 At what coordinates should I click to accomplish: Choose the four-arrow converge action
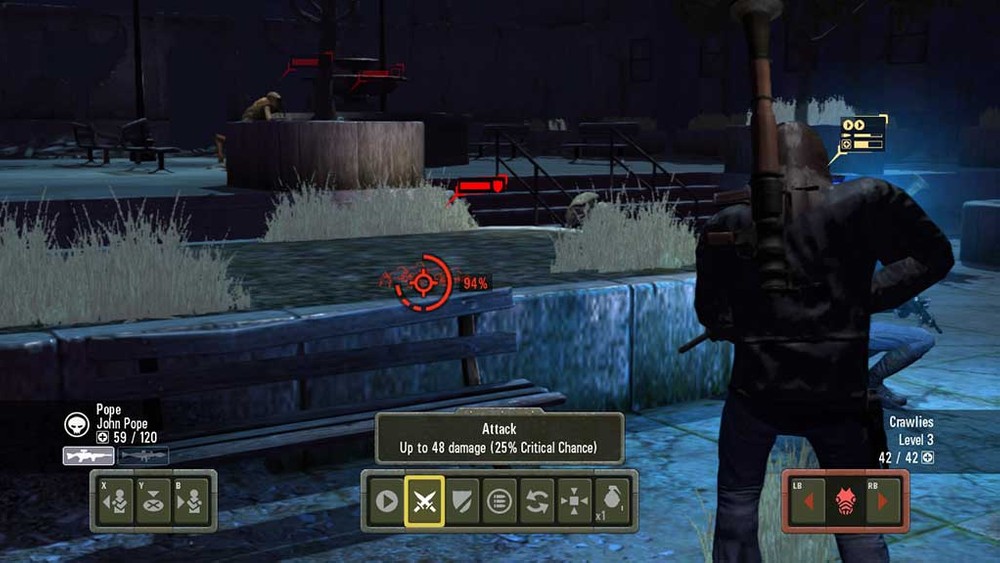(575, 501)
